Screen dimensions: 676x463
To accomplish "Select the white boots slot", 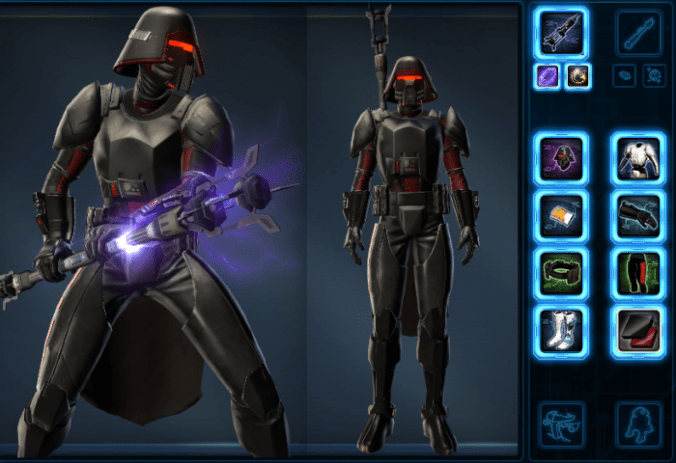I will 561,331.
